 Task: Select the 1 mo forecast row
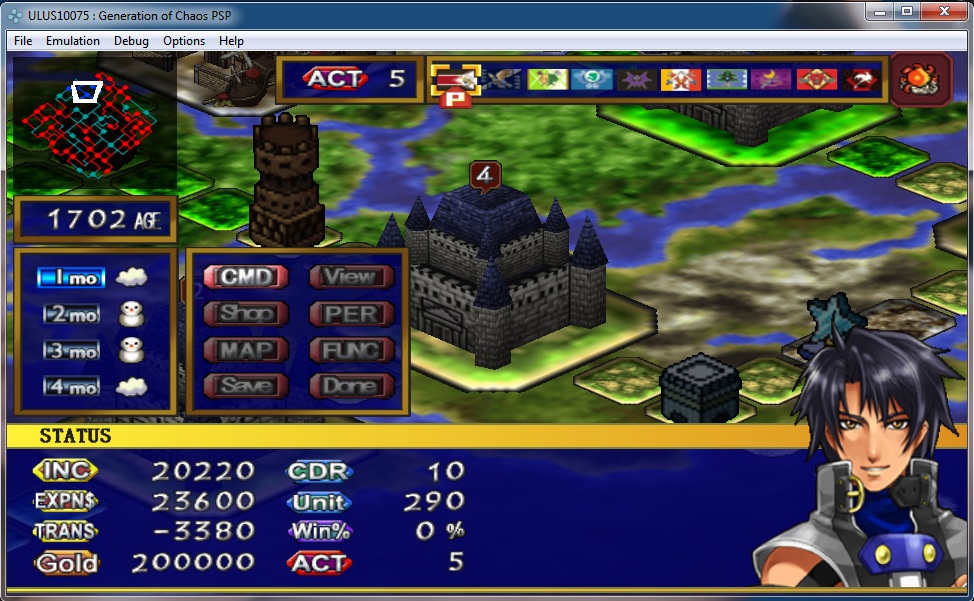tap(70, 278)
